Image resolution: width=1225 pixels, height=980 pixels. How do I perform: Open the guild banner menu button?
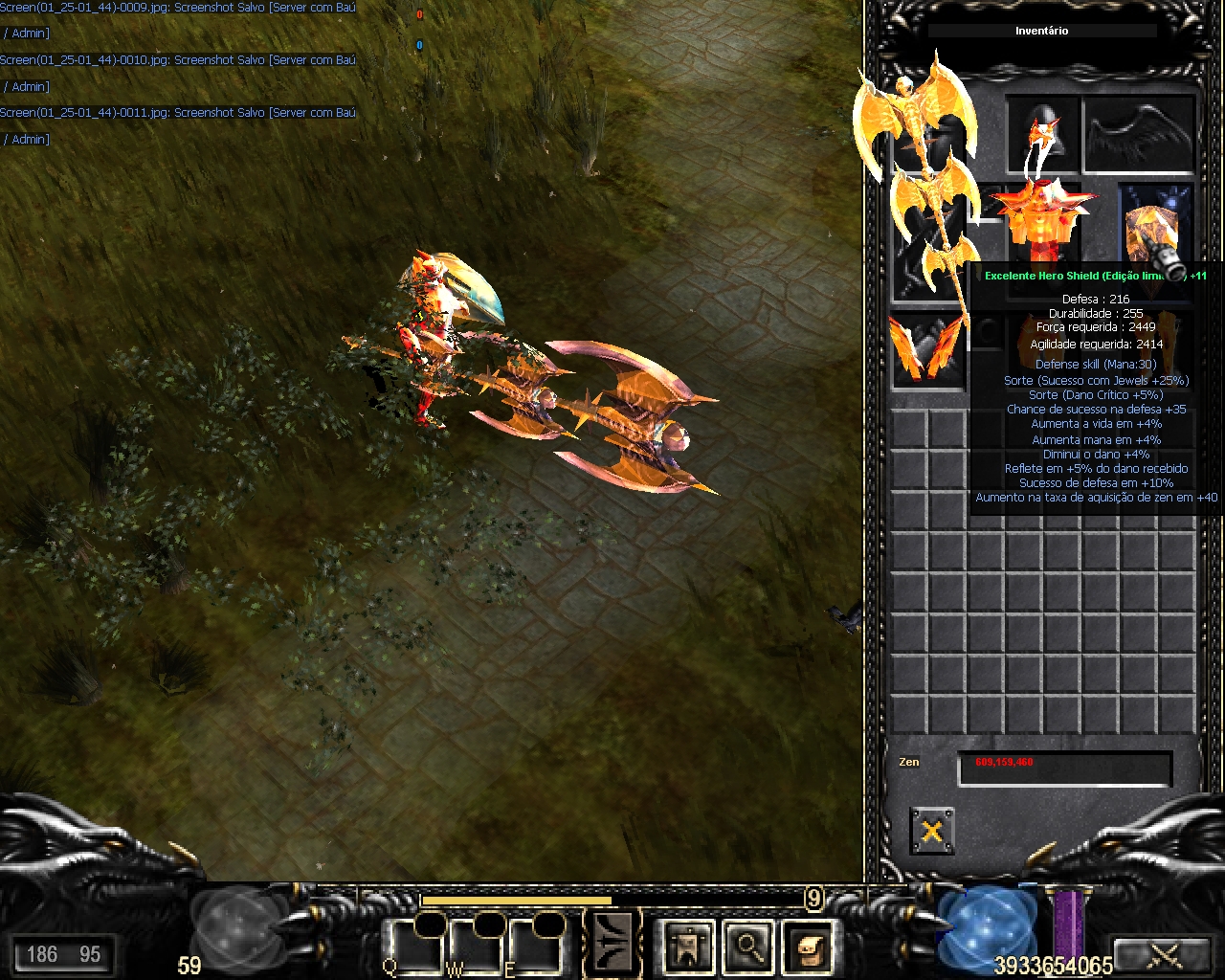[x=687, y=947]
